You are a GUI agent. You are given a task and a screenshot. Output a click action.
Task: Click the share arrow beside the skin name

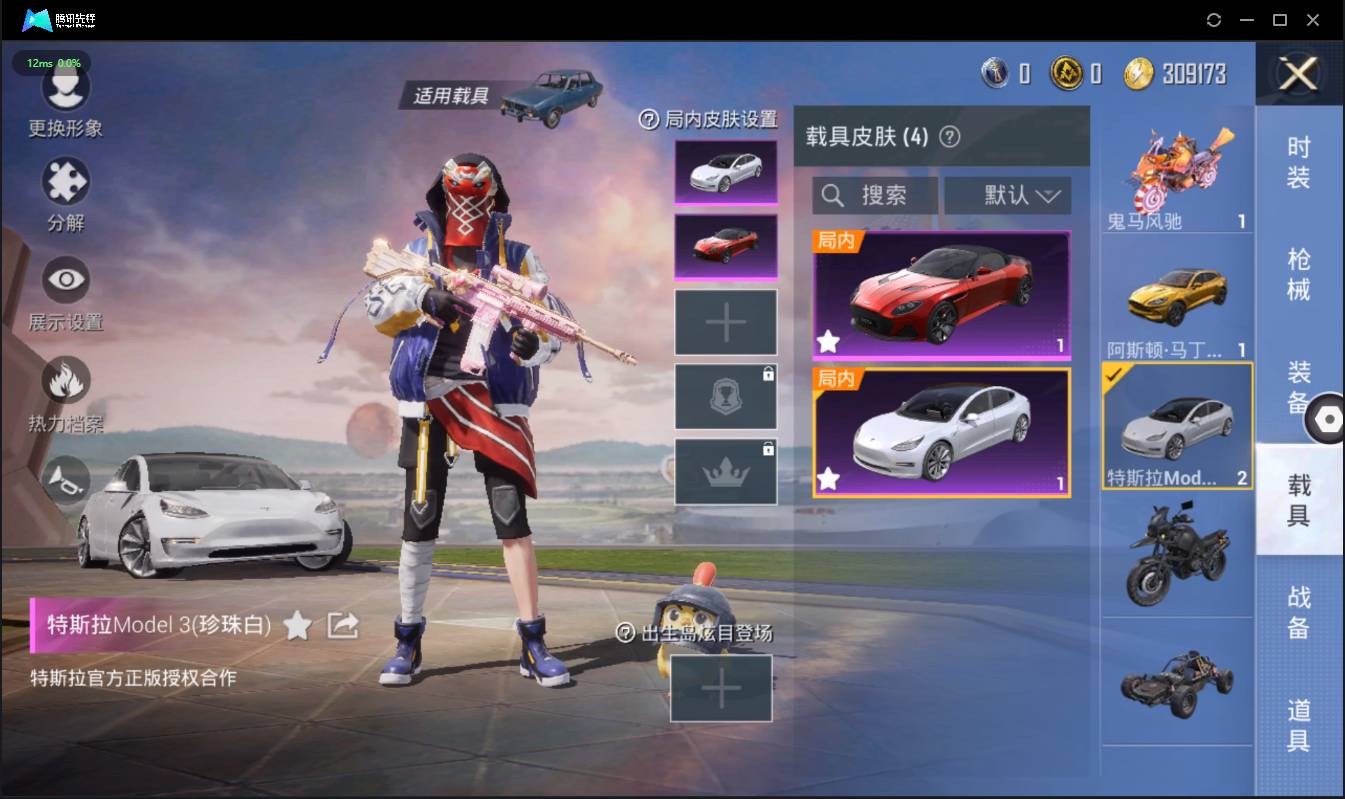click(x=343, y=626)
